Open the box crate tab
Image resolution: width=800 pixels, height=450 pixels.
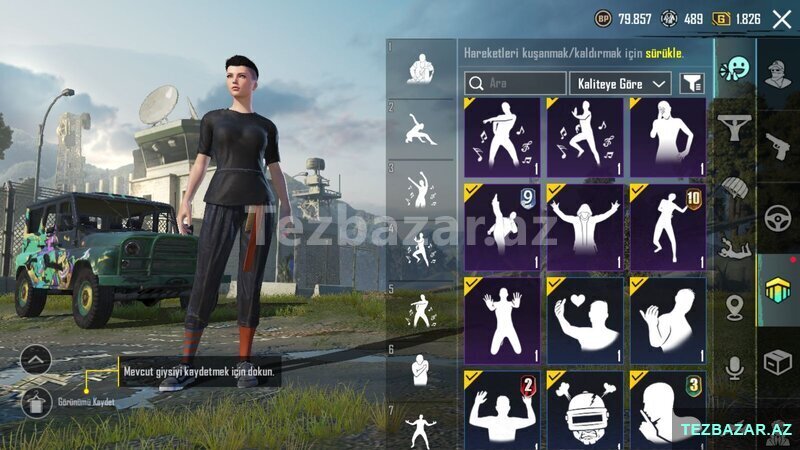777,362
